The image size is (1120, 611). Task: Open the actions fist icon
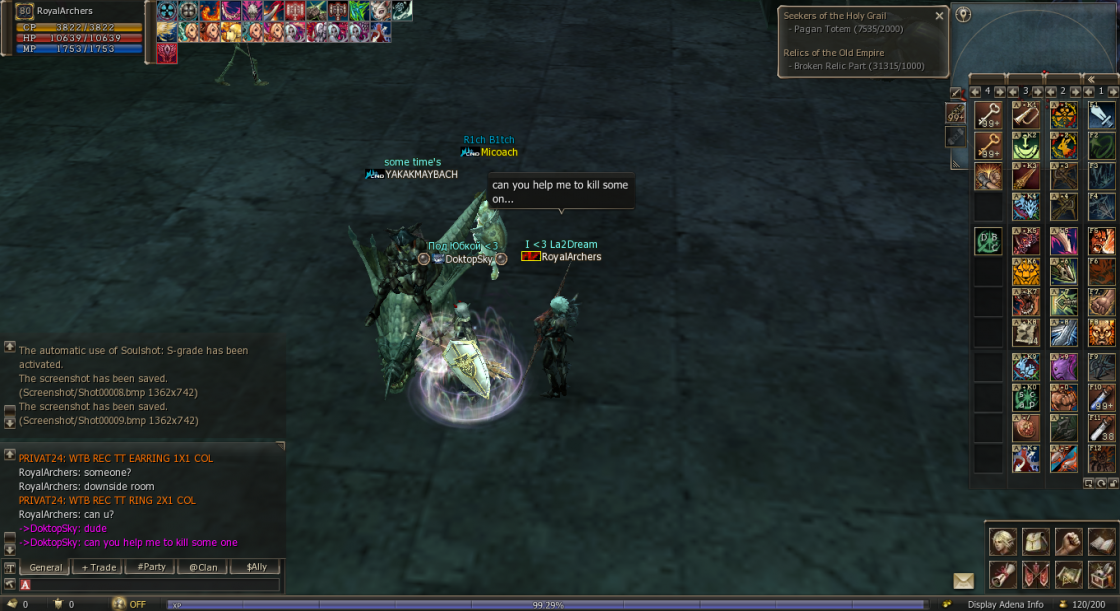point(1069,542)
